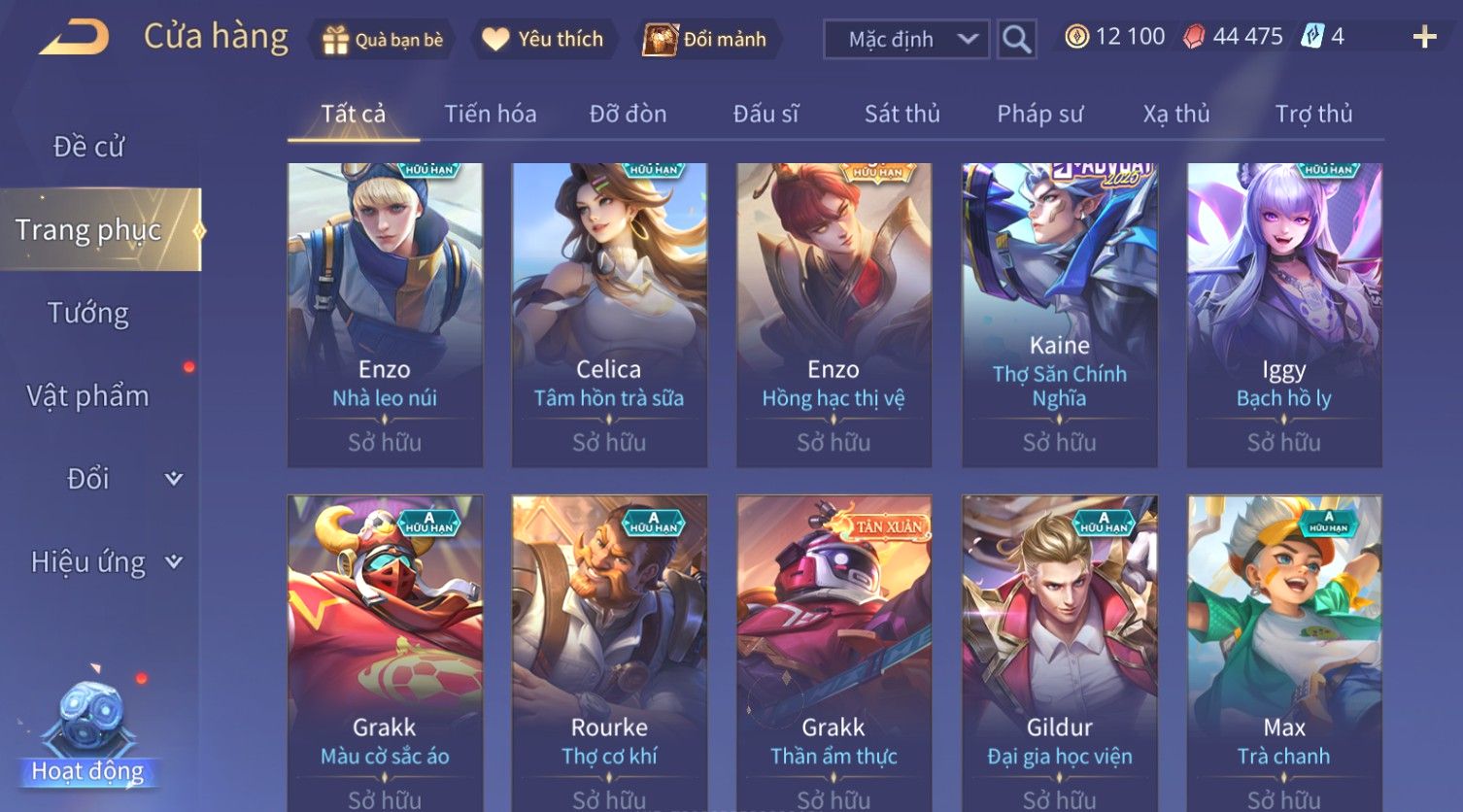
Task: Expand the Mặc định sort dropdown
Action: (x=905, y=40)
